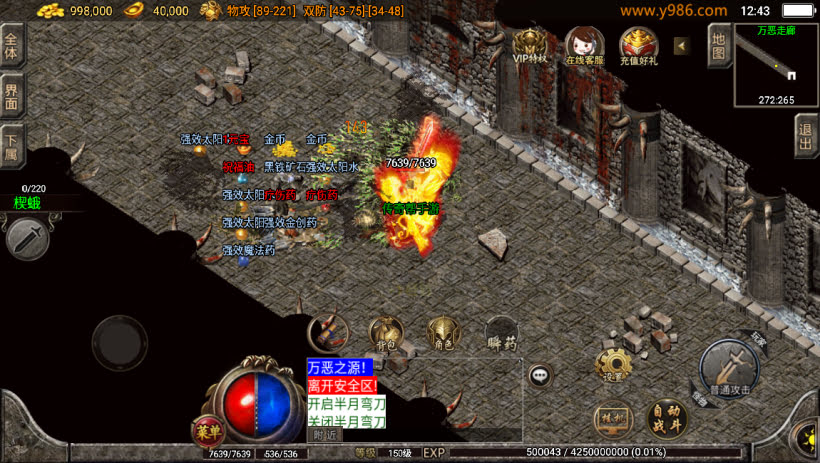Image resolution: width=820 pixels, height=463 pixels.
Task: Open the 背包 backpack
Action: click(386, 335)
